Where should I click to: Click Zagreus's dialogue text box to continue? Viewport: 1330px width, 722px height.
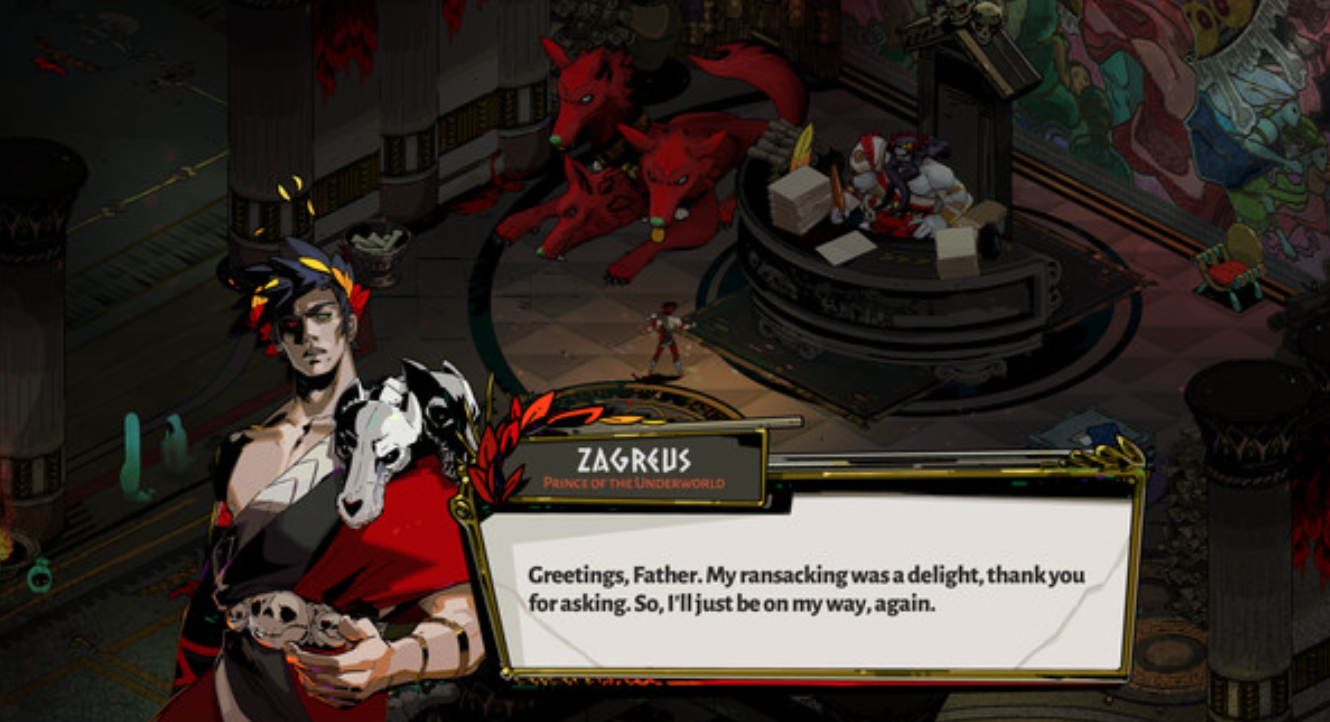806,588
